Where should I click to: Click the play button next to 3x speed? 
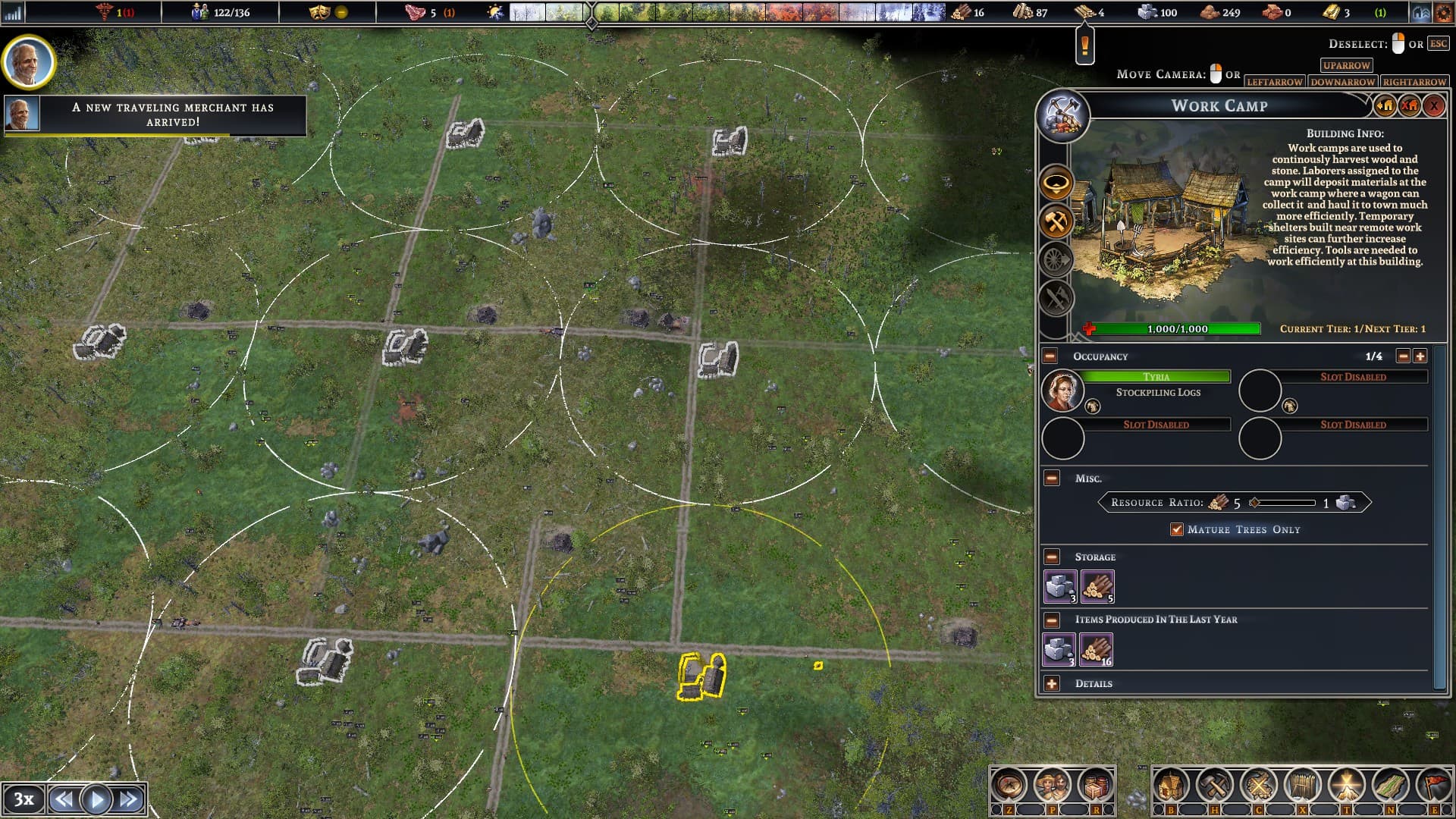96,798
